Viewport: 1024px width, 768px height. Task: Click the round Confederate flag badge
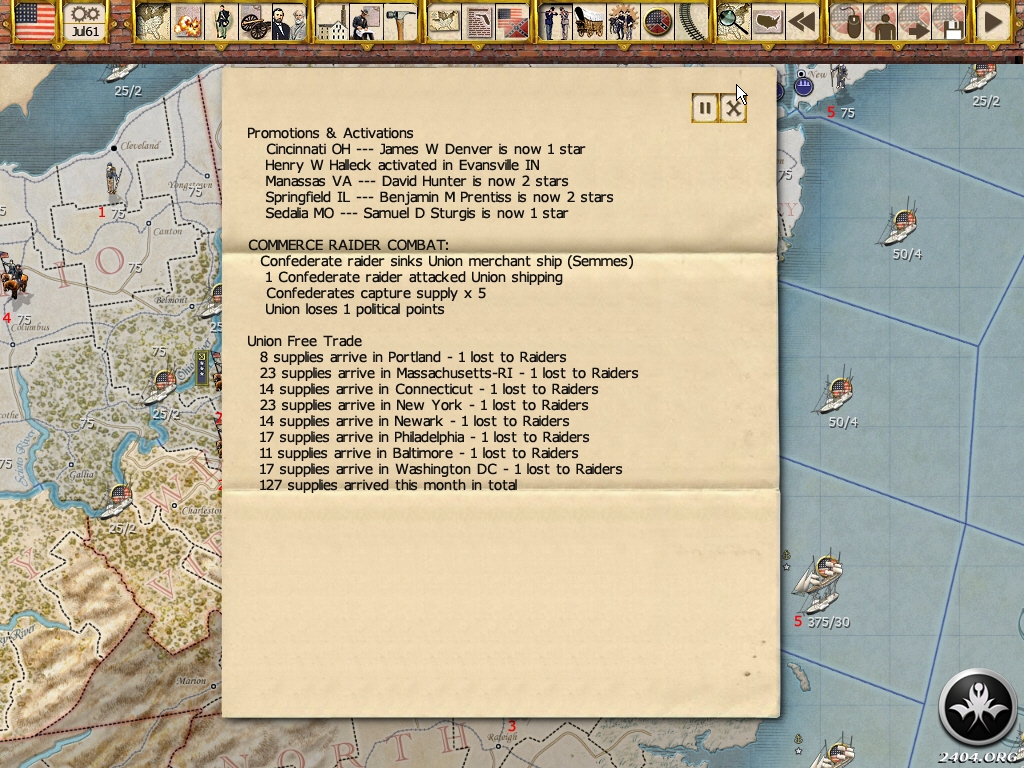pyautogui.click(x=658, y=22)
